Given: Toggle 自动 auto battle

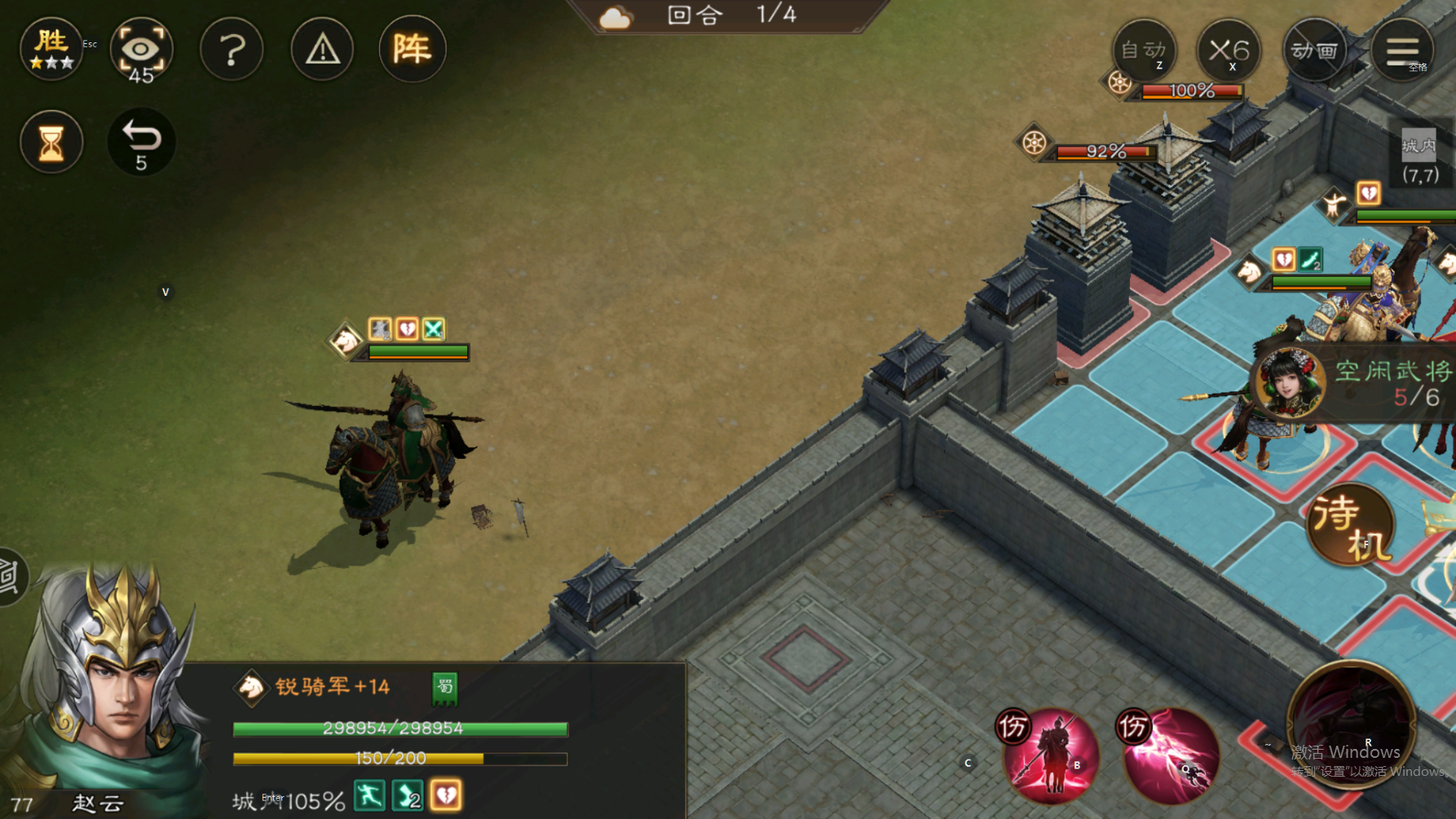Looking at the screenshot, I should point(1144,51).
